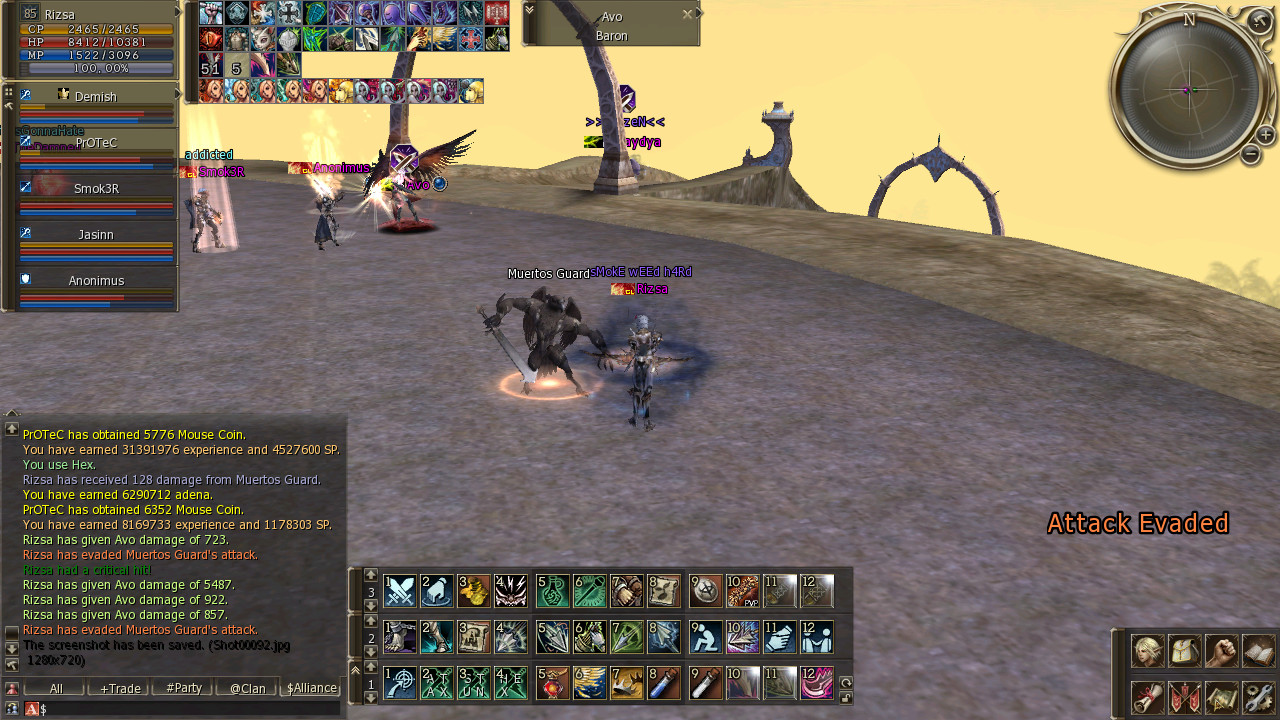Viewport: 1280px width, 720px height.
Task: Open the clan banners icon
Action: click(x=1185, y=697)
